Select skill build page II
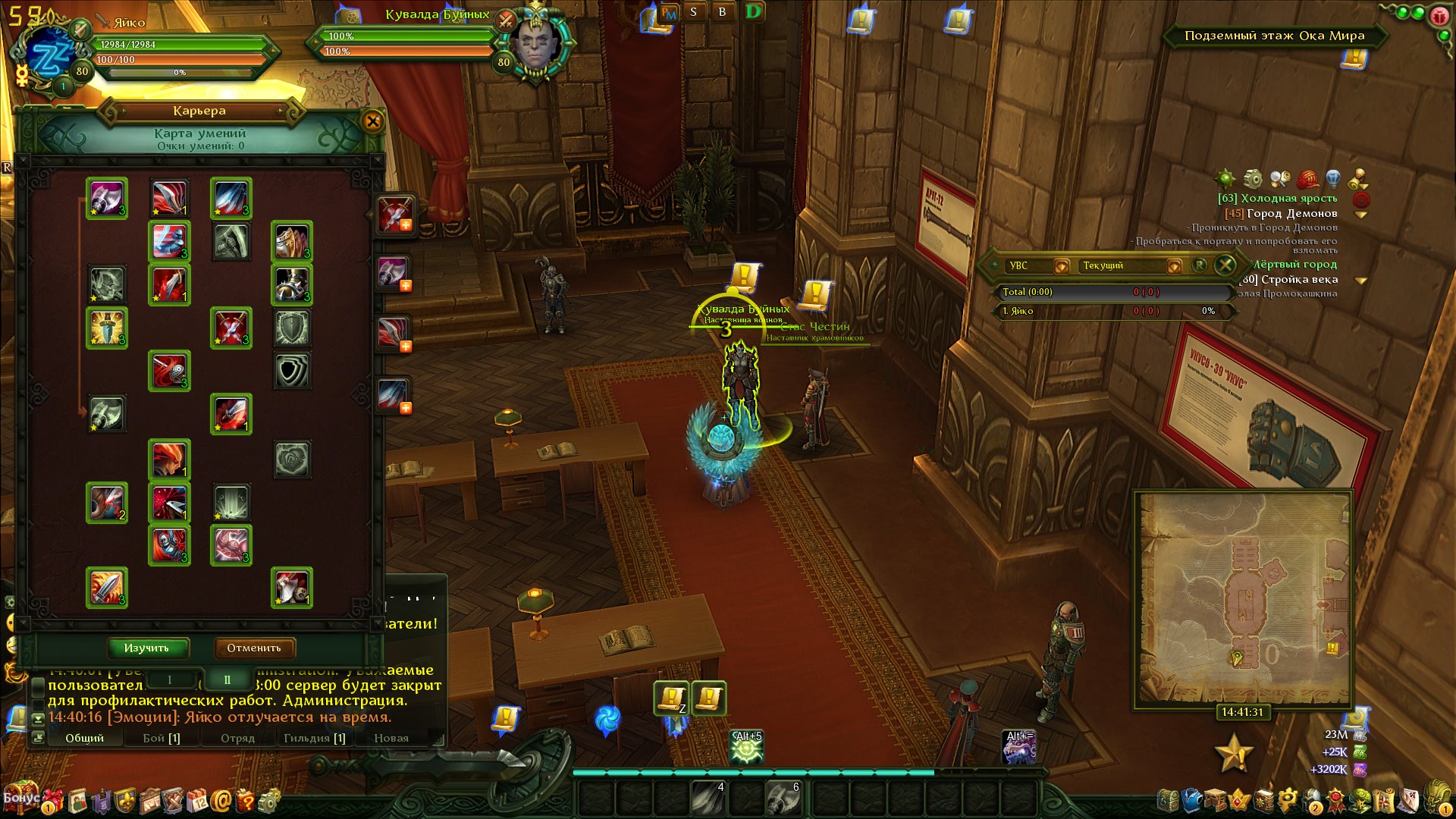1456x819 pixels. point(227,680)
